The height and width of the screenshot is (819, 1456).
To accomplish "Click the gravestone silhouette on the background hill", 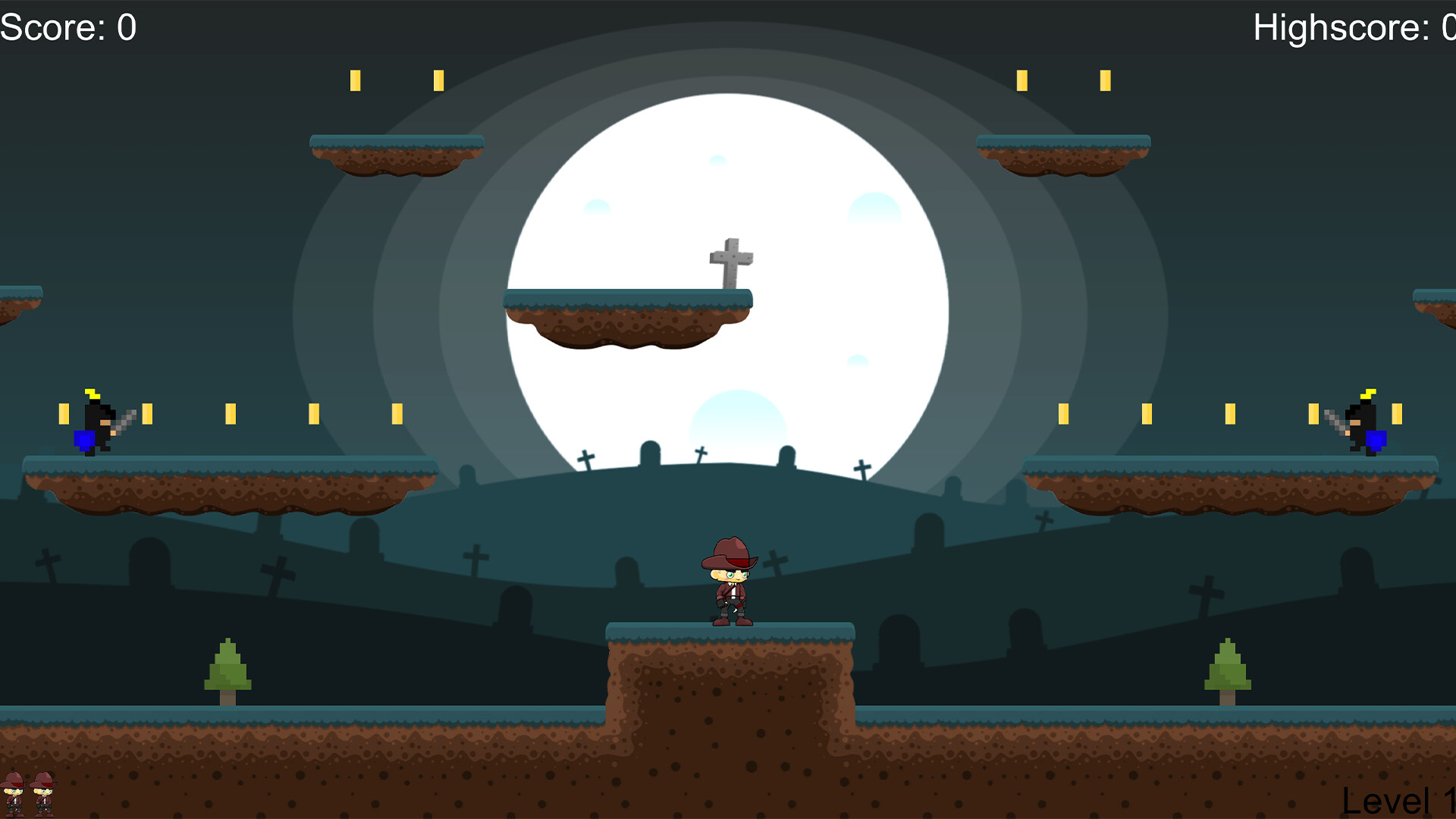I will point(648,455).
